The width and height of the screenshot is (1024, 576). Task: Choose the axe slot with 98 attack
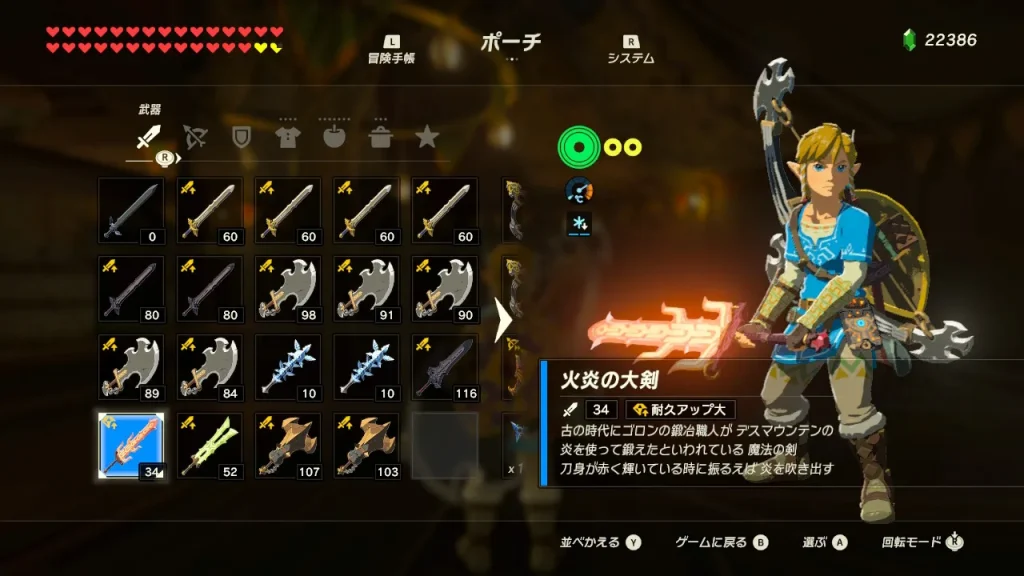[287, 289]
